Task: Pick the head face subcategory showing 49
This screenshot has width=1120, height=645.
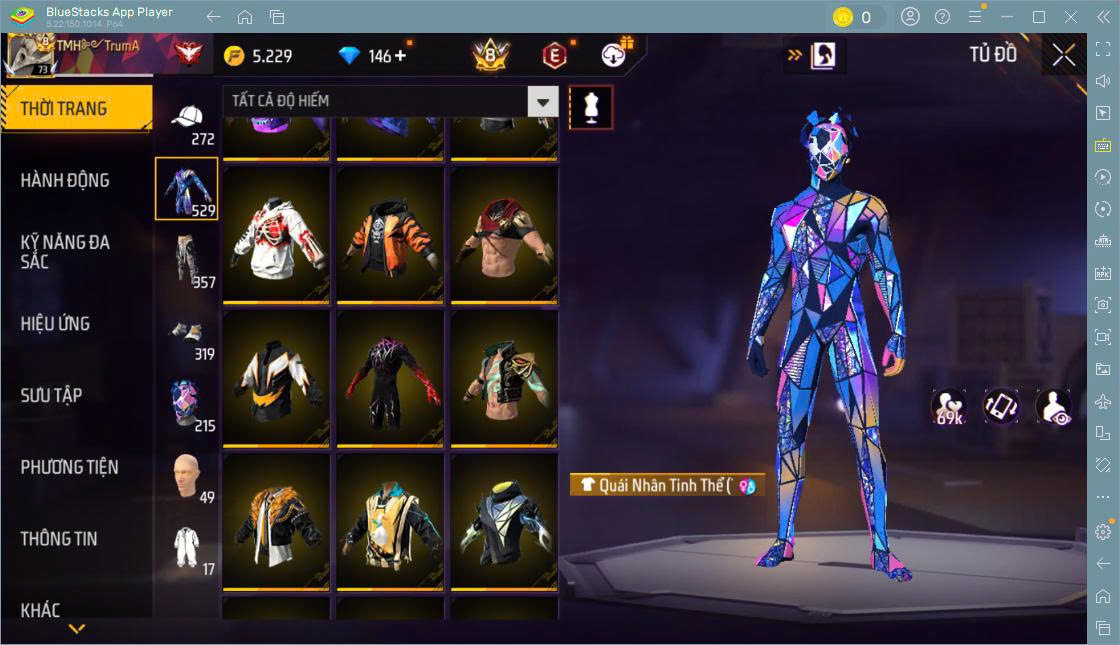Action: (187, 478)
